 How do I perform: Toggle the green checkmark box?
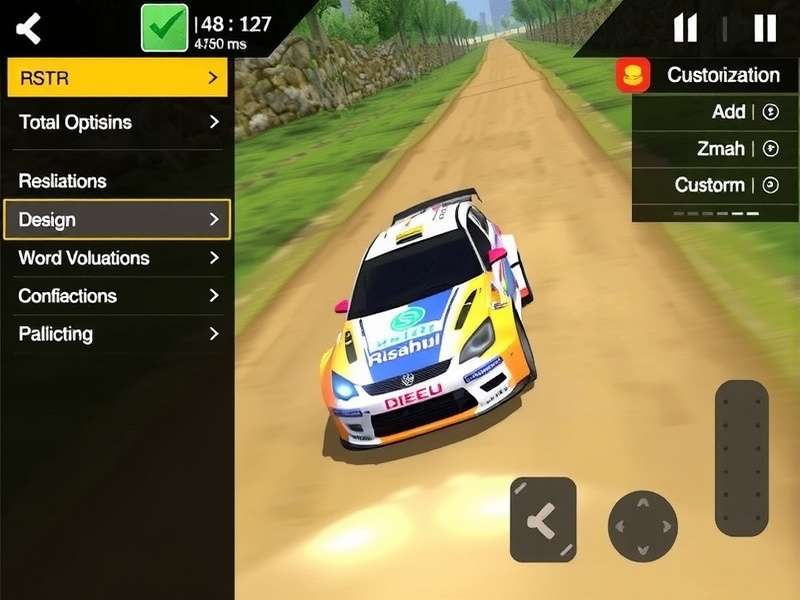coord(164,27)
